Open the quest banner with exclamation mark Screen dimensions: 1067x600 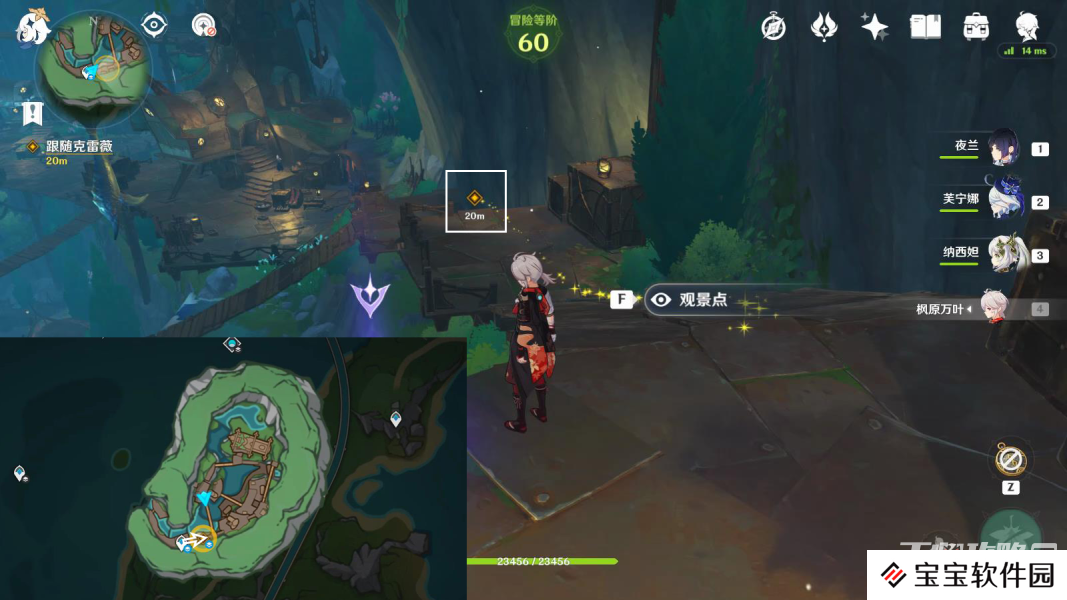[x=33, y=113]
